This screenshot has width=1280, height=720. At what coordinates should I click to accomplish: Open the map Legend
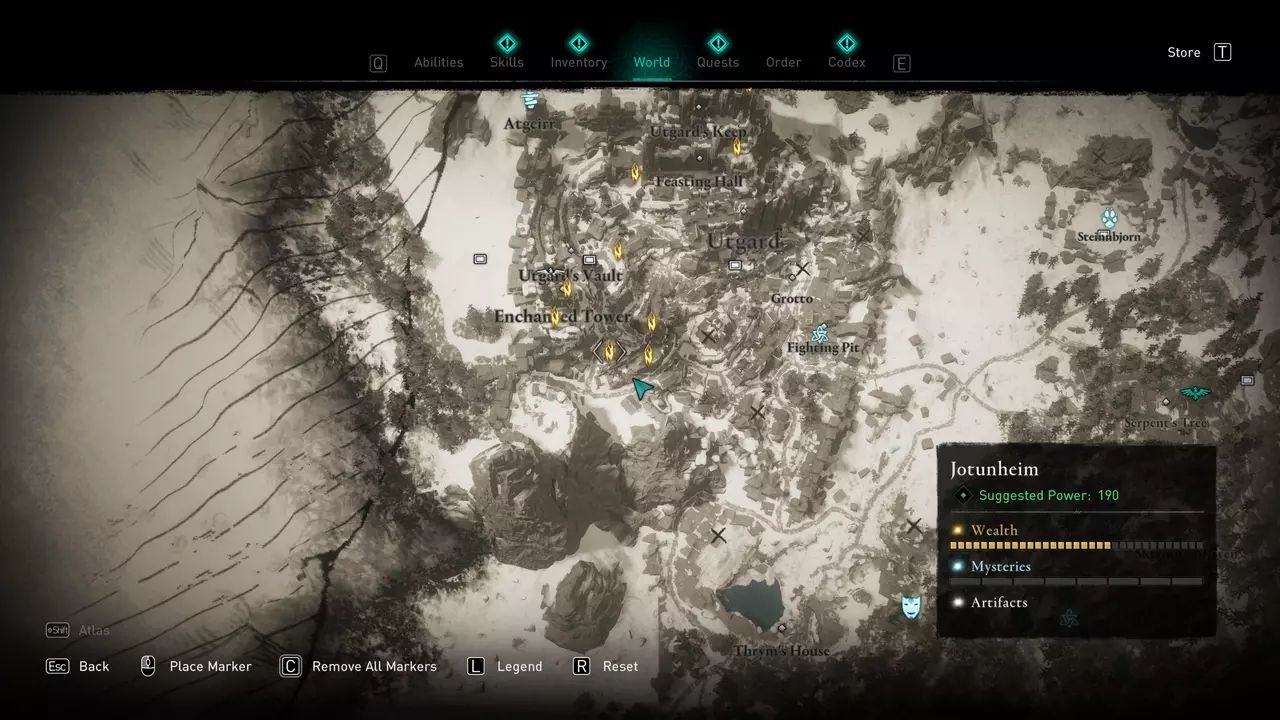coord(505,666)
